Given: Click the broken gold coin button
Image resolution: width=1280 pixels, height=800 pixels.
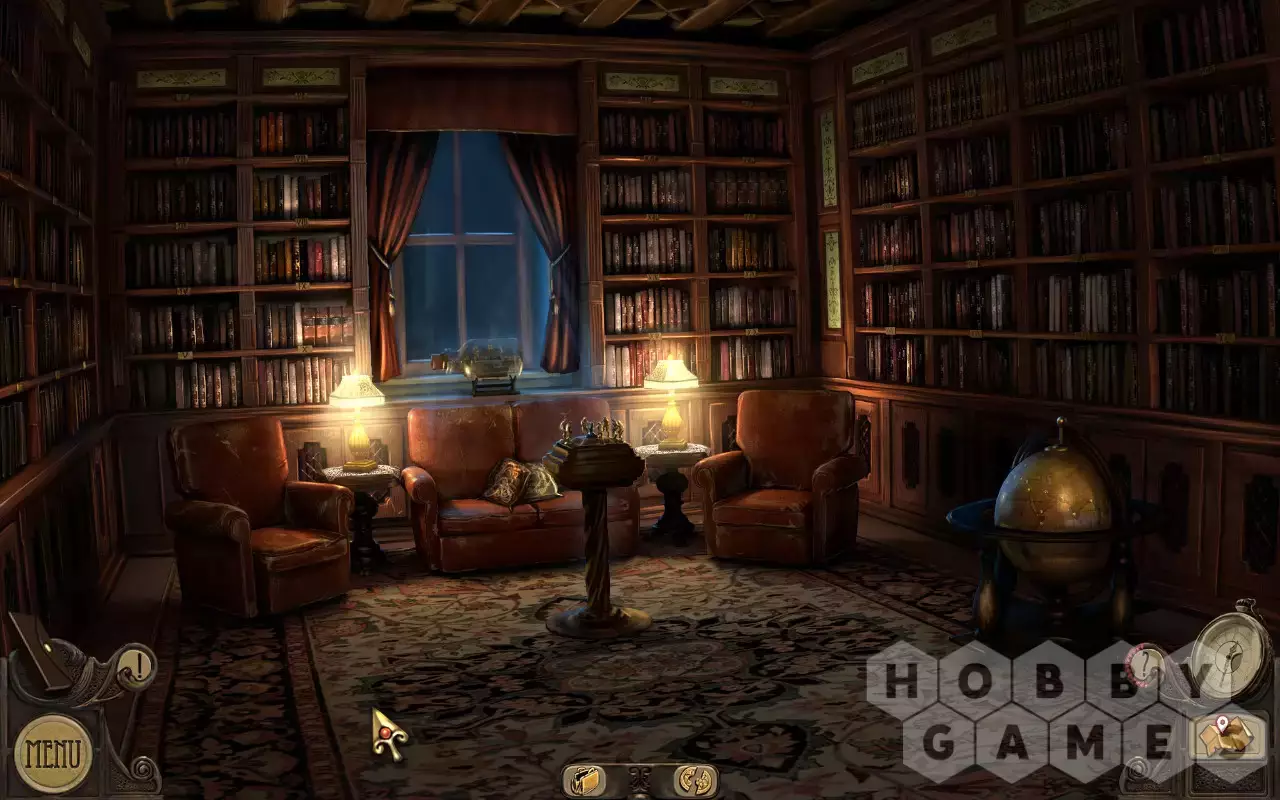Looking at the screenshot, I should [x=695, y=780].
